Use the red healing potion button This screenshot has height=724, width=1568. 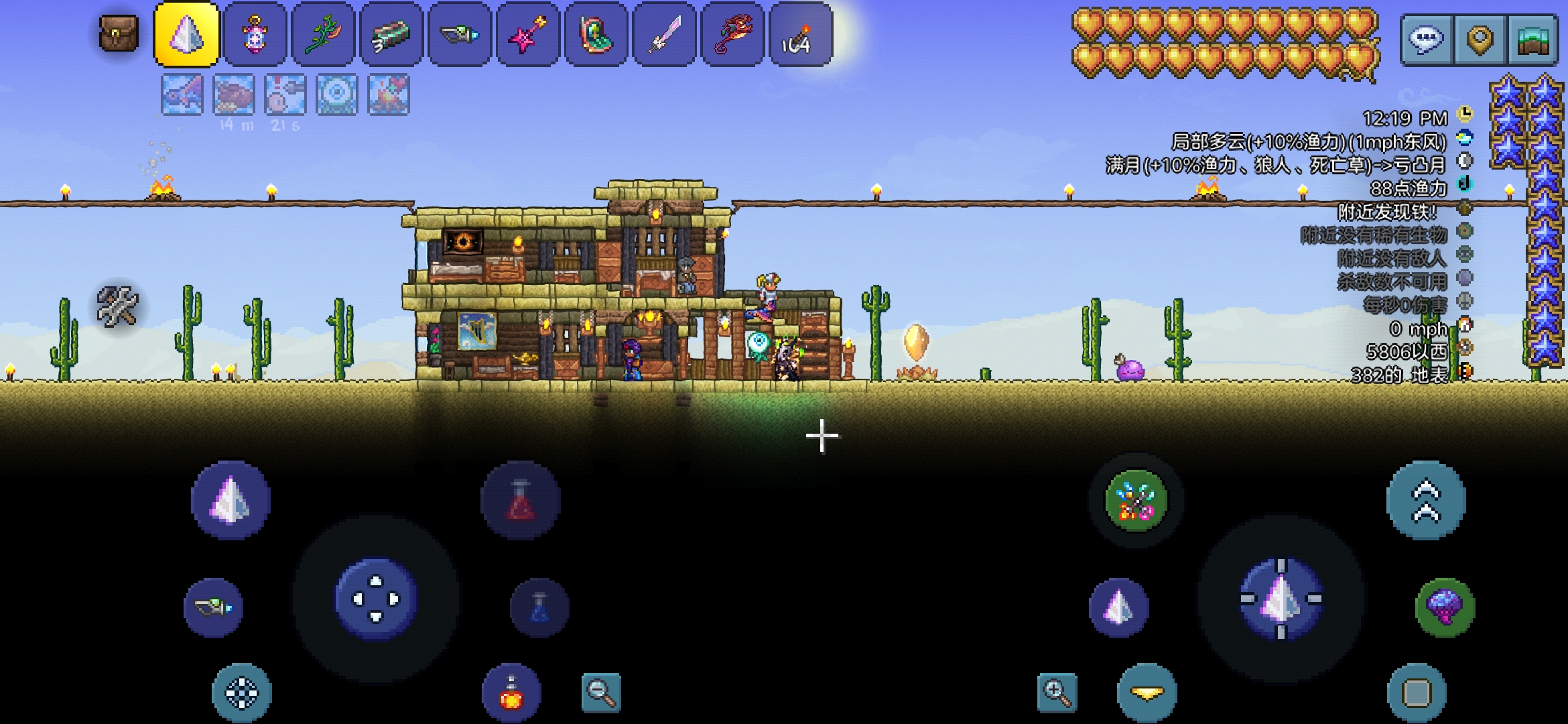click(521, 501)
